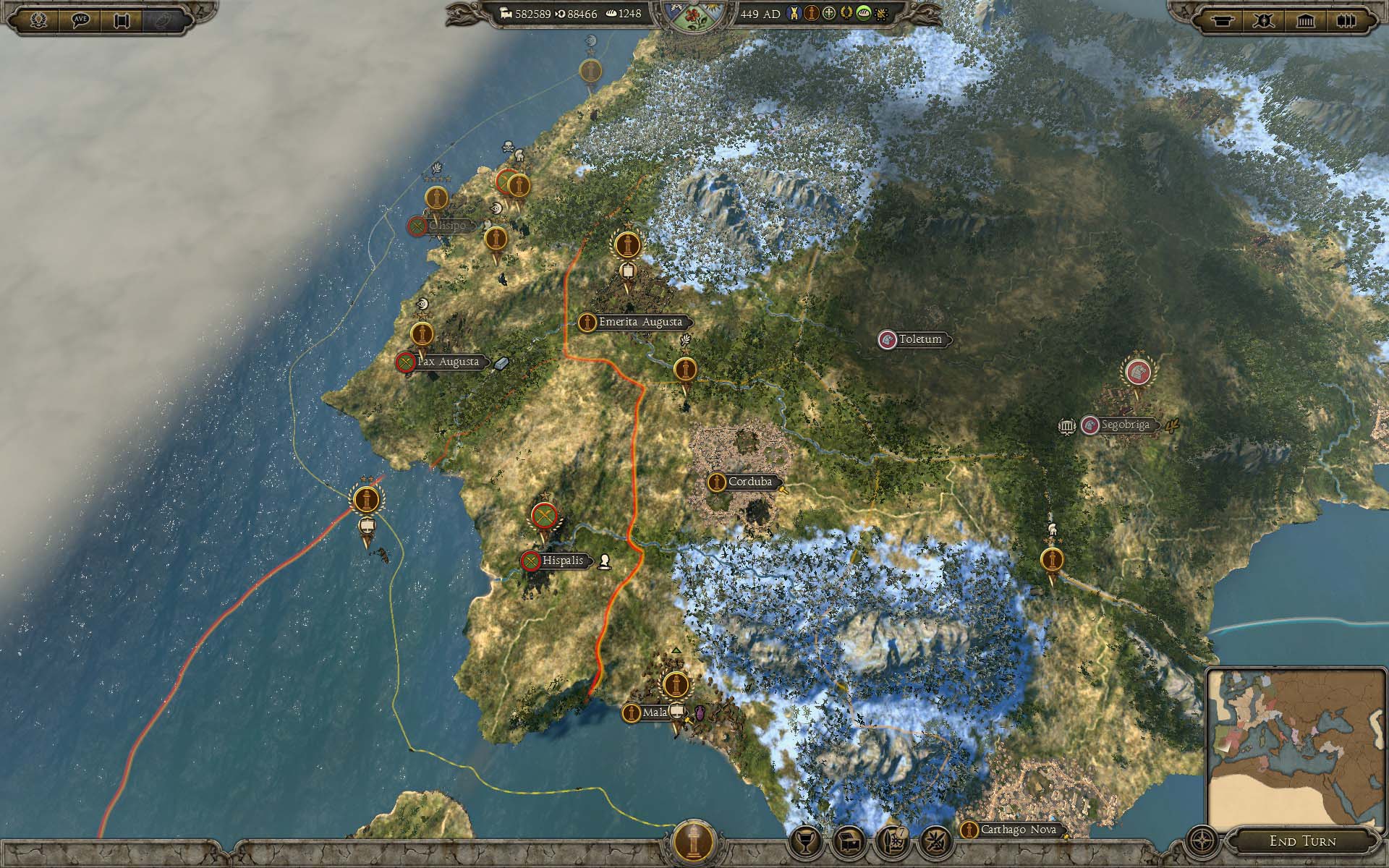1389x868 pixels.
Task: Open the scroll icon button
Action: point(122,20)
